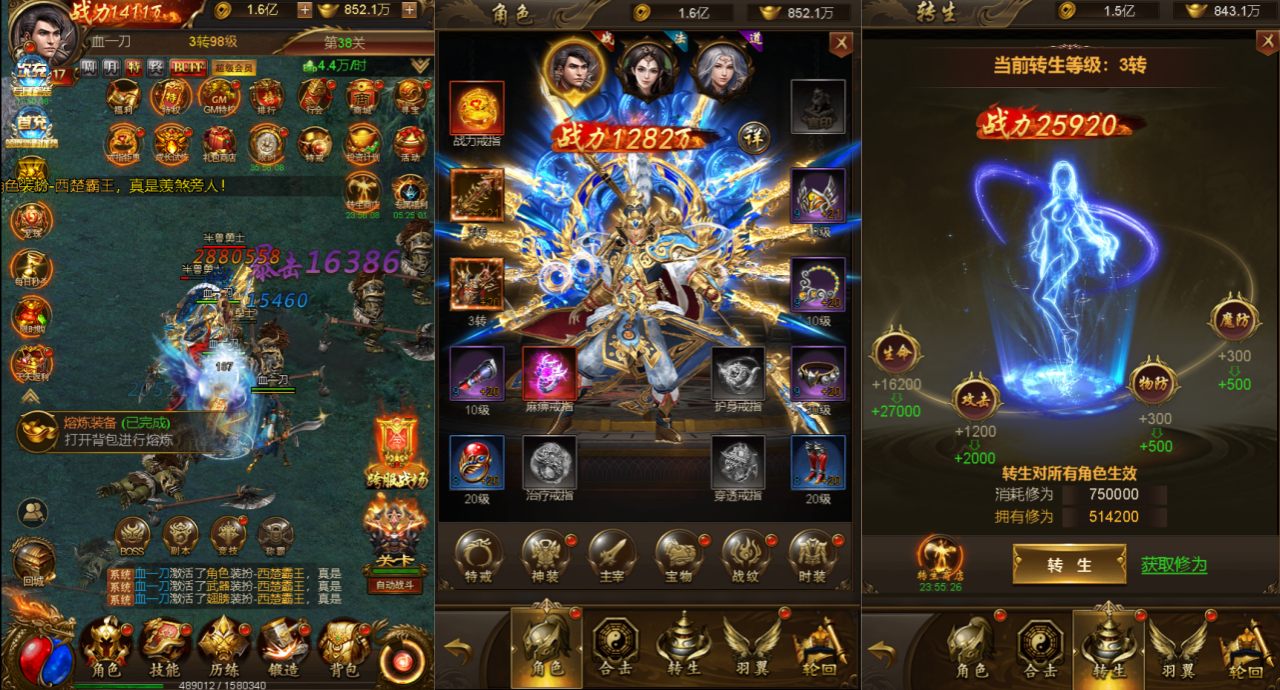Click the 回城 return-to-town icon

[33, 560]
